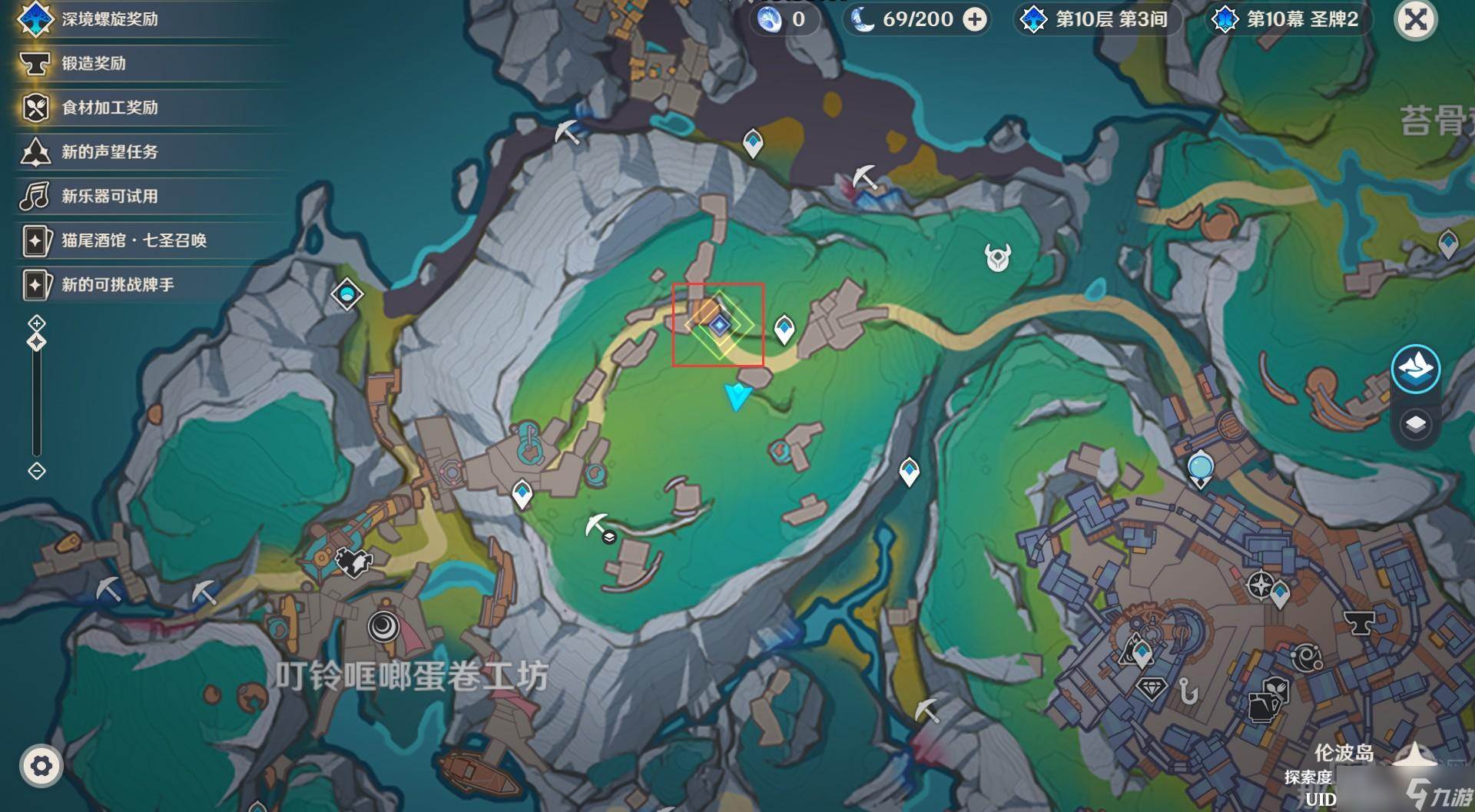Viewport: 1475px width, 812px height.
Task: Toggle the map layer switch button
Action: click(x=1415, y=424)
